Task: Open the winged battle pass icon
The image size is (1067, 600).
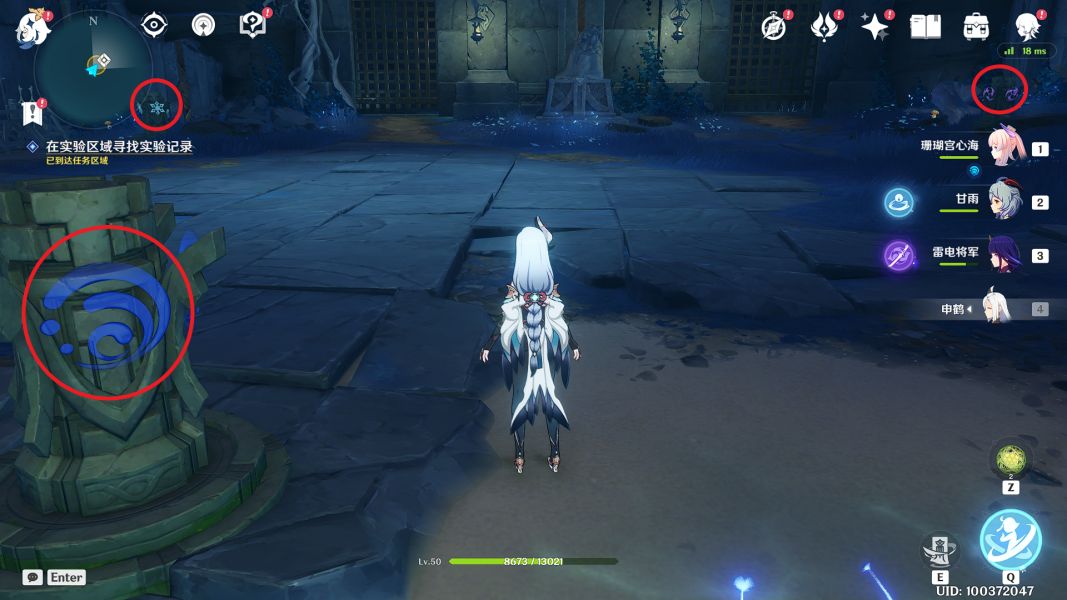Action: click(x=825, y=27)
